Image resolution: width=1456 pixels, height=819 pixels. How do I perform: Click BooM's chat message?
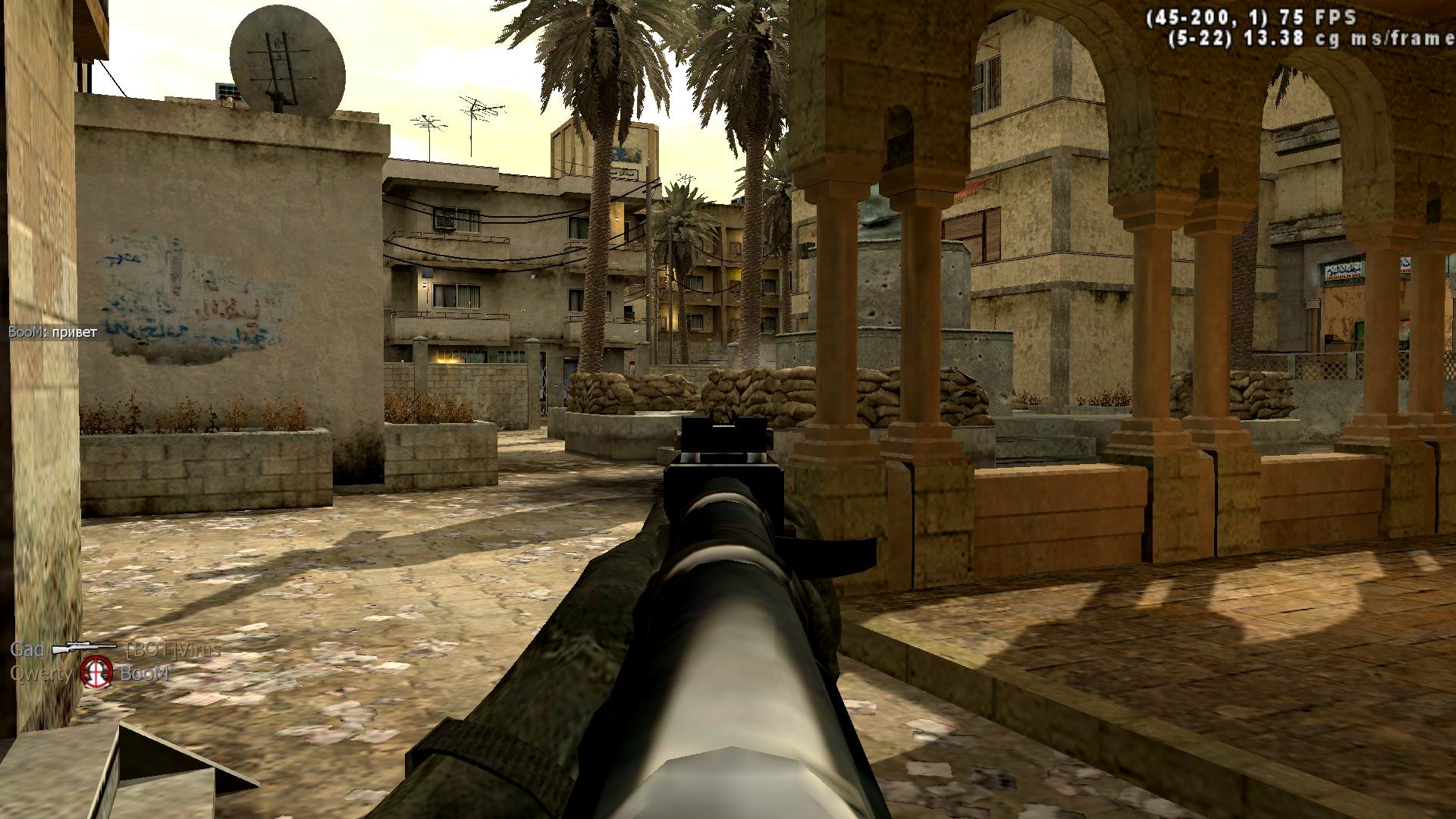point(53,332)
